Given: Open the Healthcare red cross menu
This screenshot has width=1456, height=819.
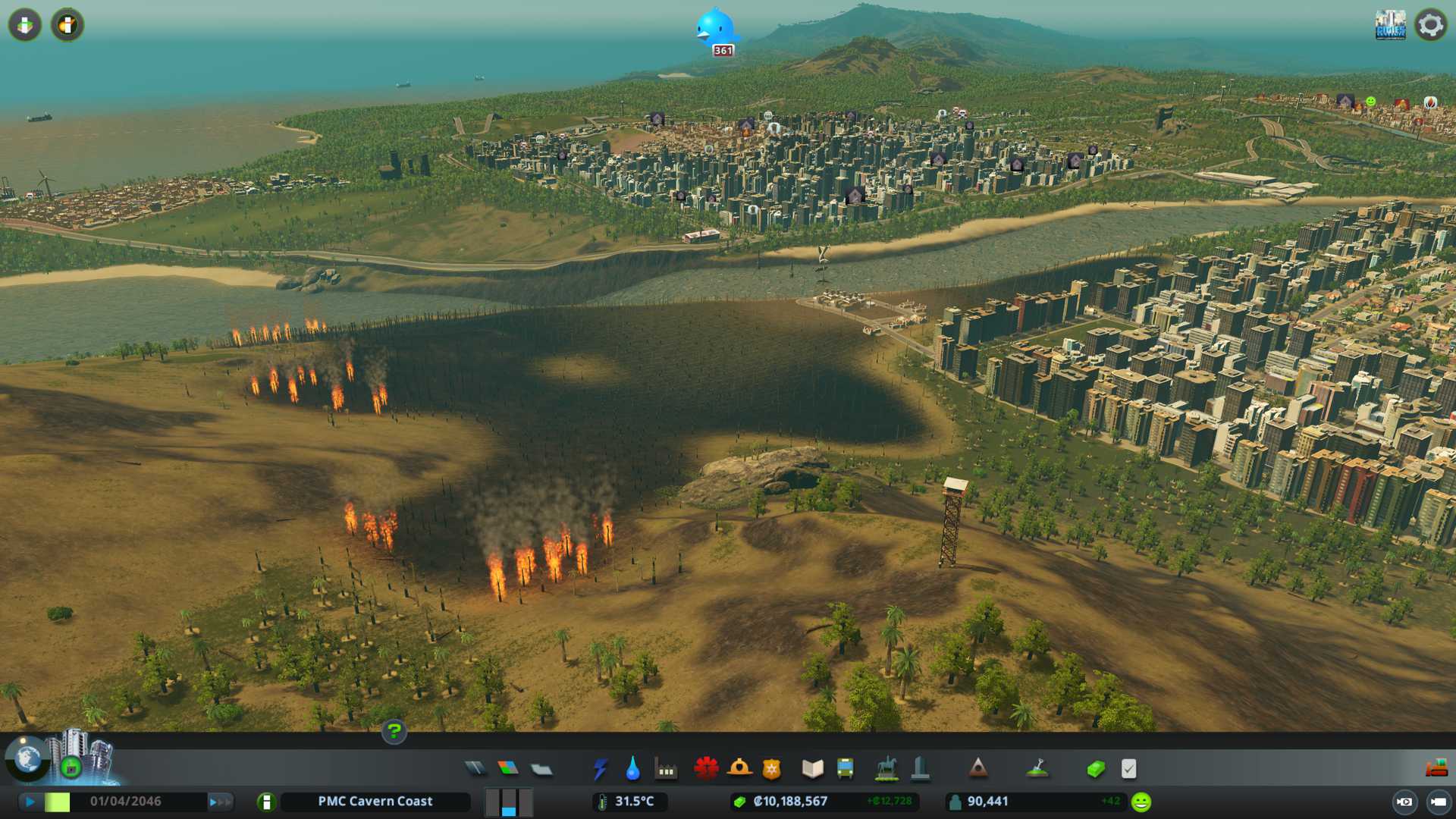Looking at the screenshot, I should coord(706,769).
